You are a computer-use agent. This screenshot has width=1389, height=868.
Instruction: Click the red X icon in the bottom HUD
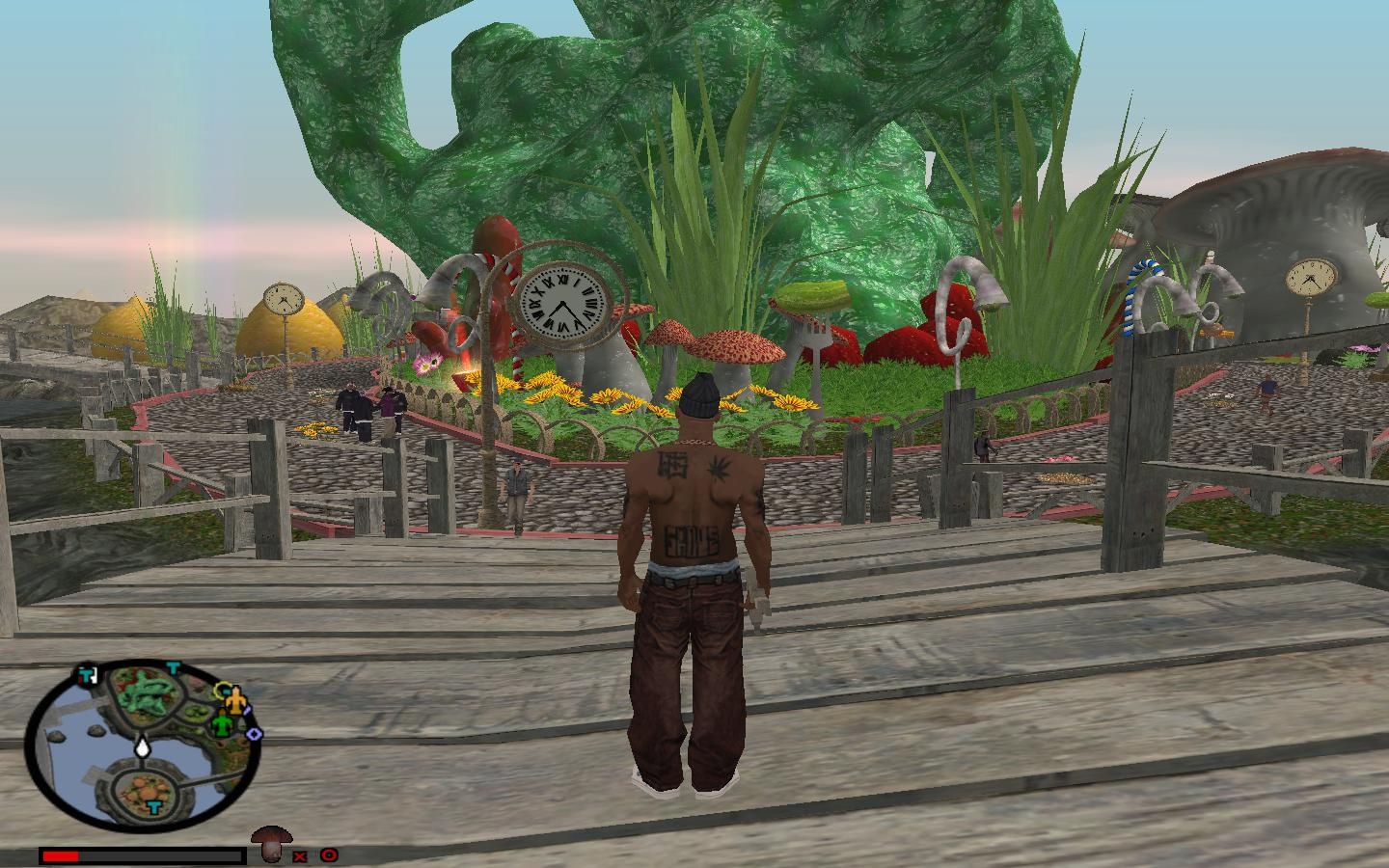click(300, 855)
